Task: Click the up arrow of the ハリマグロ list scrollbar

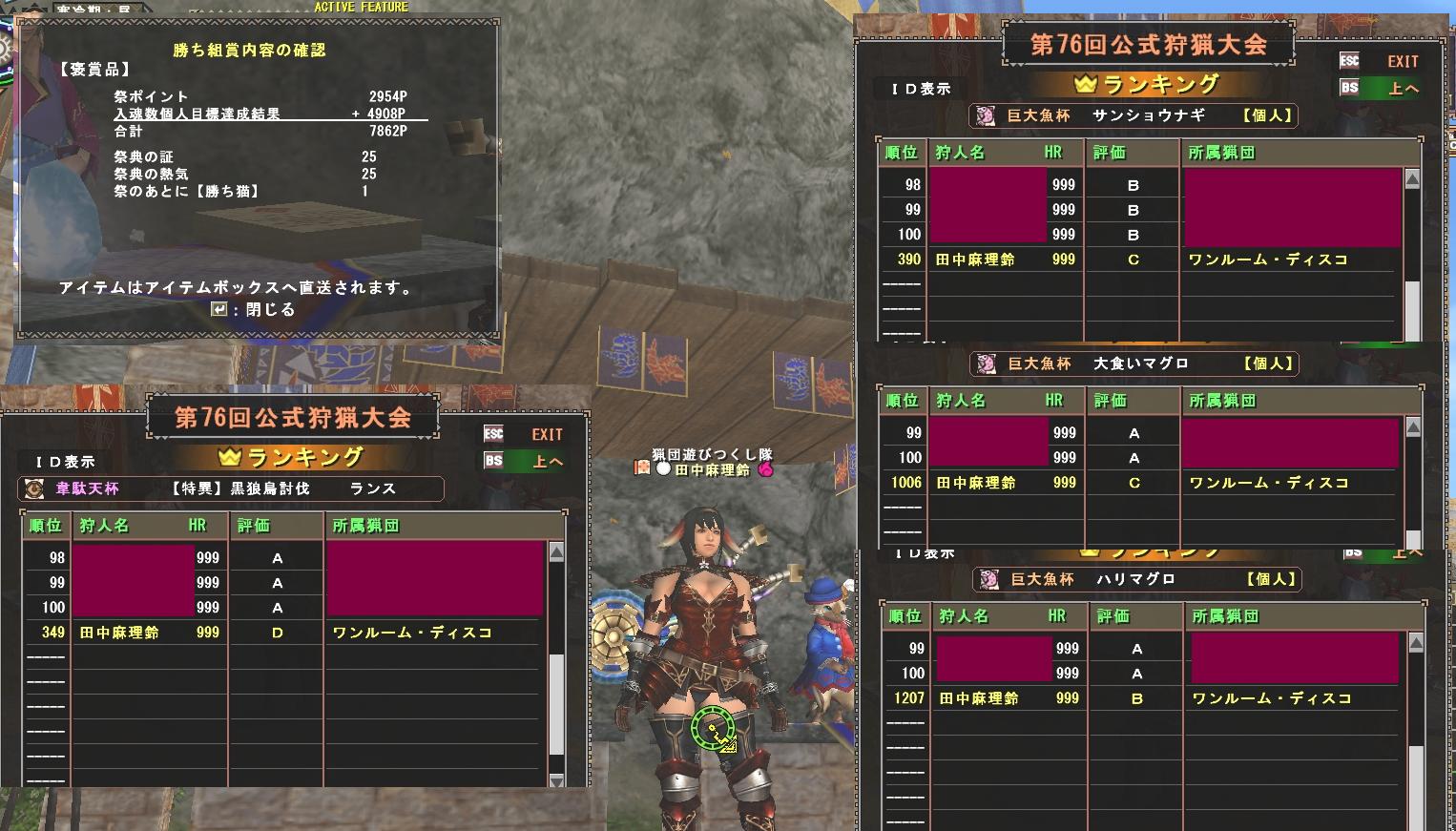Action: pyautogui.click(x=1416, y=643)
